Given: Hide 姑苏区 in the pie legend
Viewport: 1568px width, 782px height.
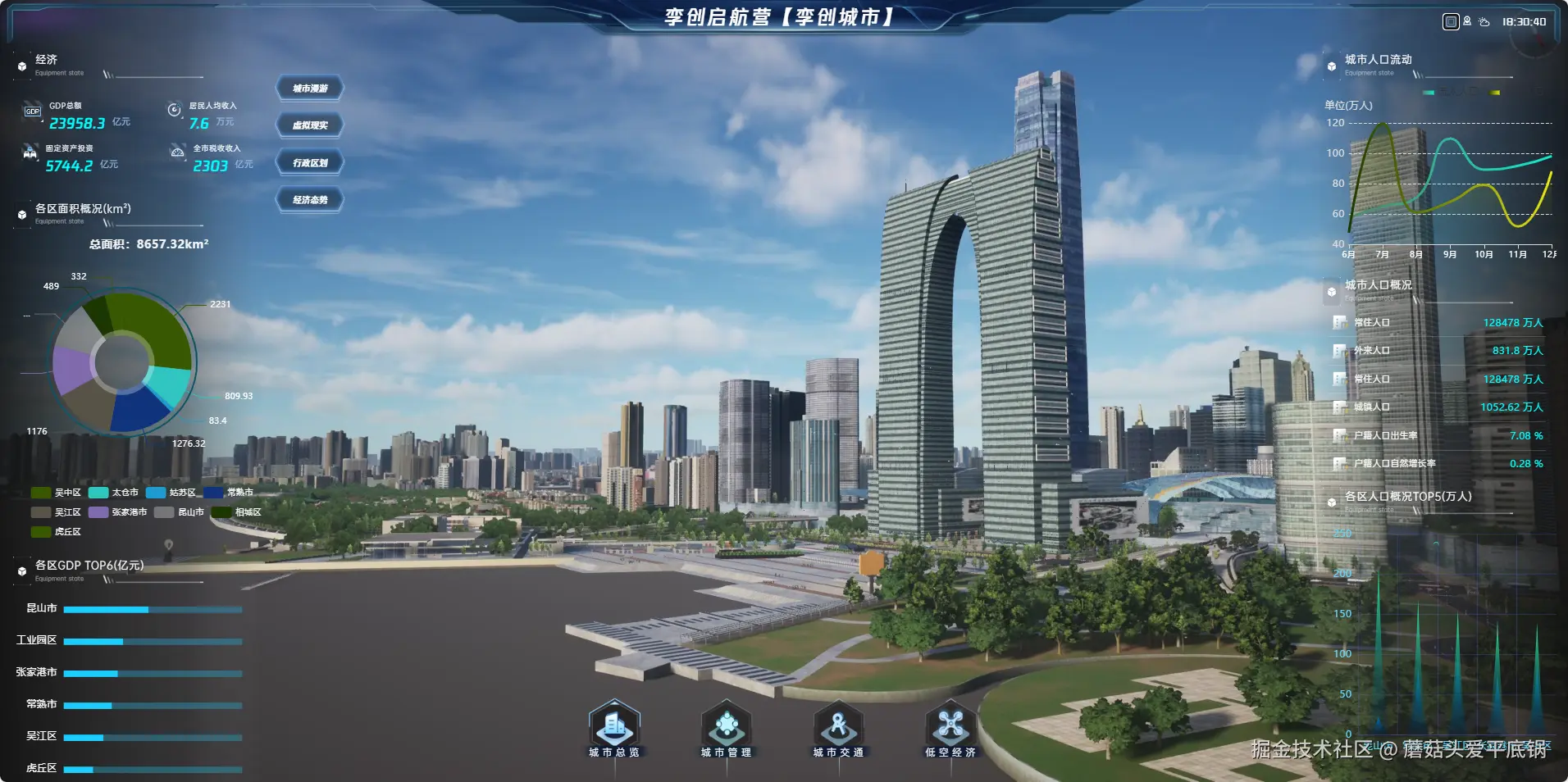Looking at the screenshot, I should [171, 493].
